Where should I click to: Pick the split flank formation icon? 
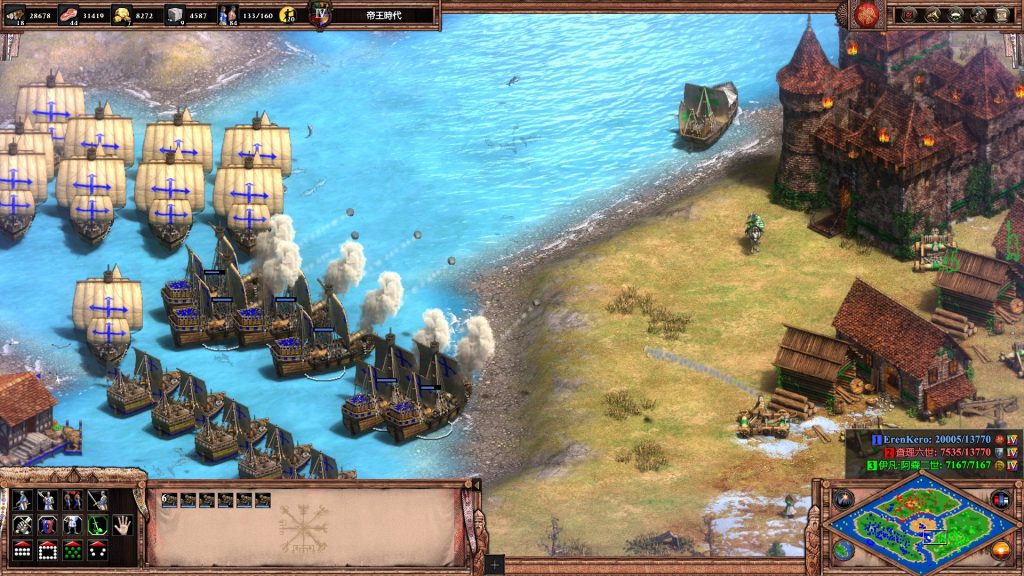click(x=96, y=549)
